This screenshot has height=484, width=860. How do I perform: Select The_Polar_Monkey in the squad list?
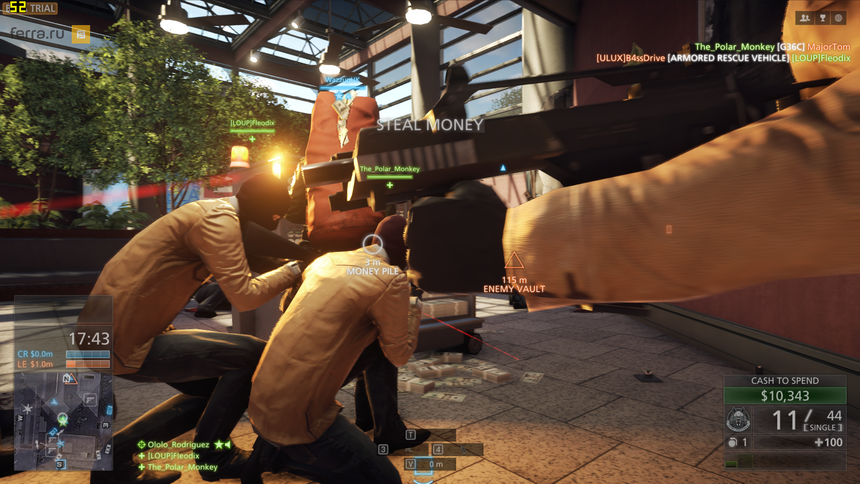click(181, 467)
